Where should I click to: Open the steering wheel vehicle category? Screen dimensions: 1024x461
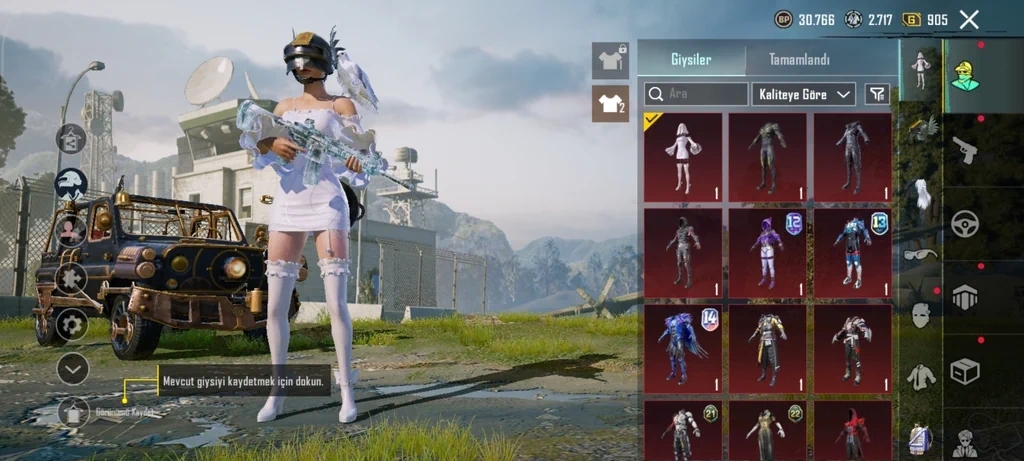(964, 222)
